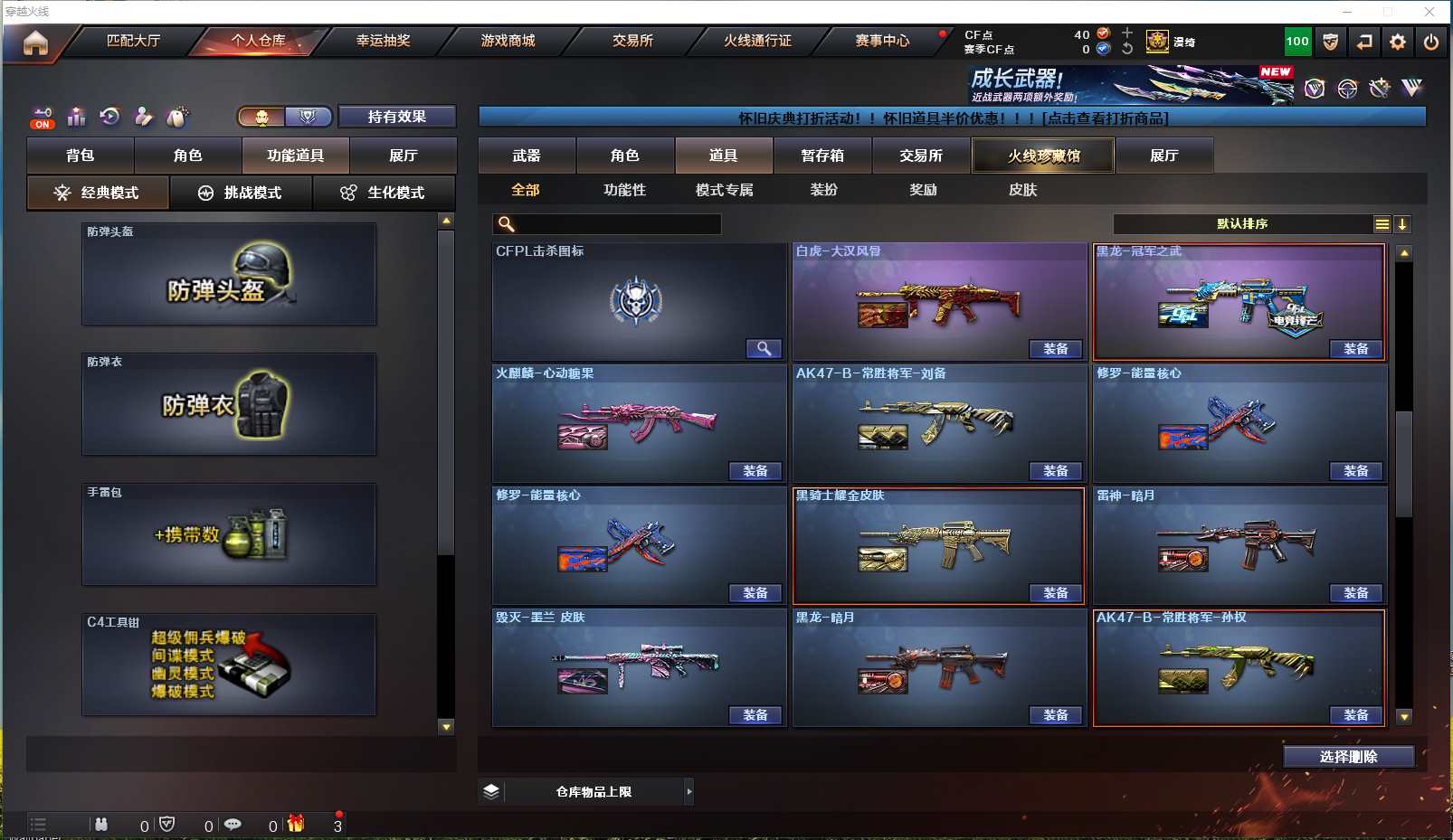Open the 赛事中心 tournament center
The height and width of the screenshot is (840, 1453).
[x=882, y=41]
